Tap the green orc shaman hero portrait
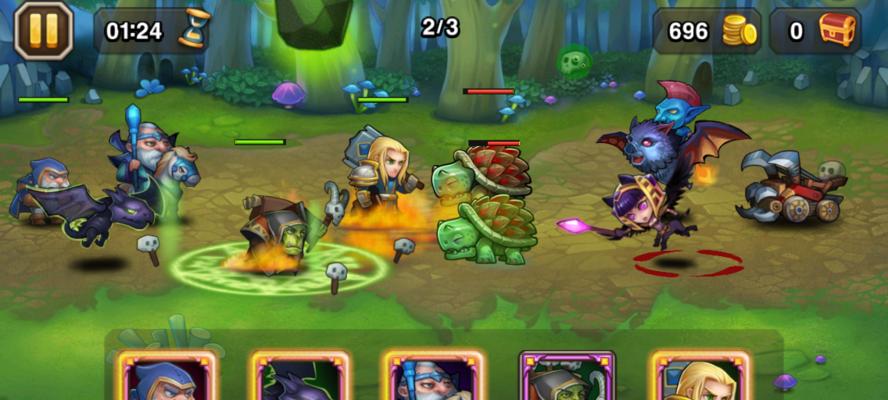 tap(566, 378)
